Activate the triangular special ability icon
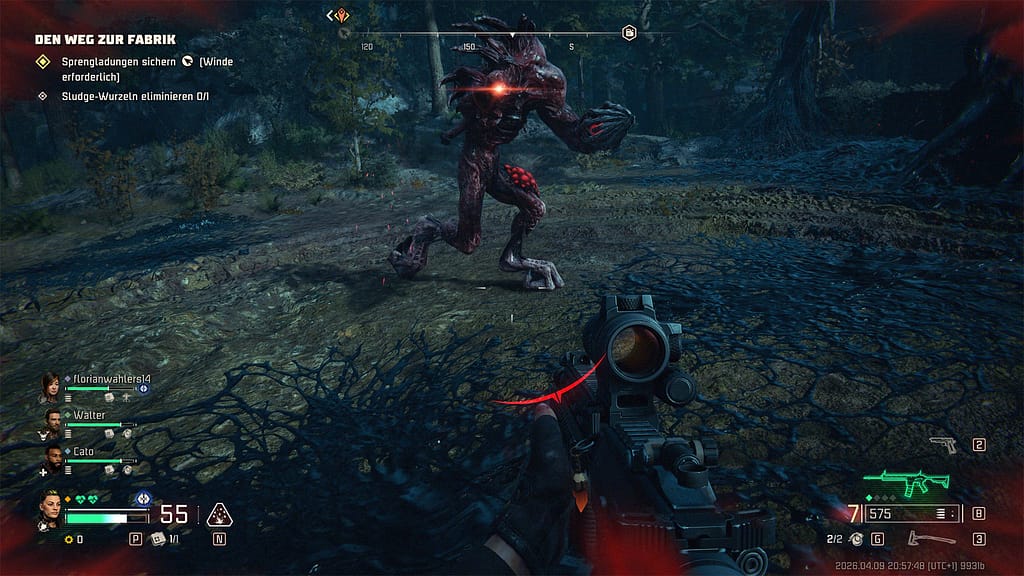 click(x=218, y=515)
